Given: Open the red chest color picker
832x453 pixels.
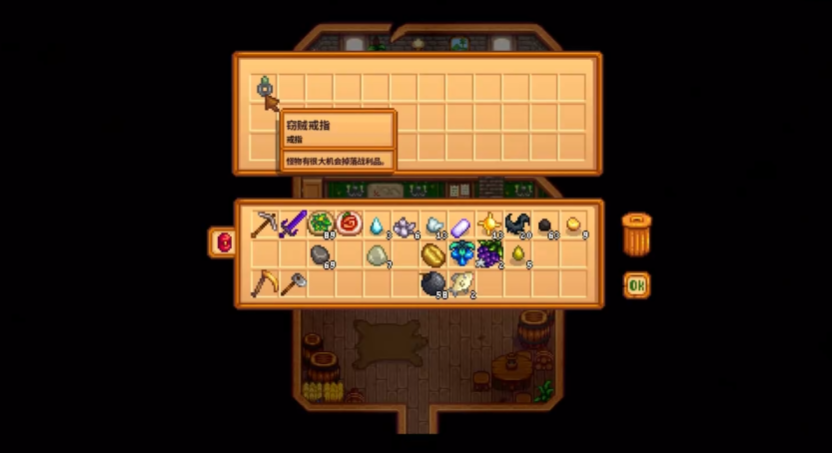Looking at the screenshot, I should pos(222,242).
